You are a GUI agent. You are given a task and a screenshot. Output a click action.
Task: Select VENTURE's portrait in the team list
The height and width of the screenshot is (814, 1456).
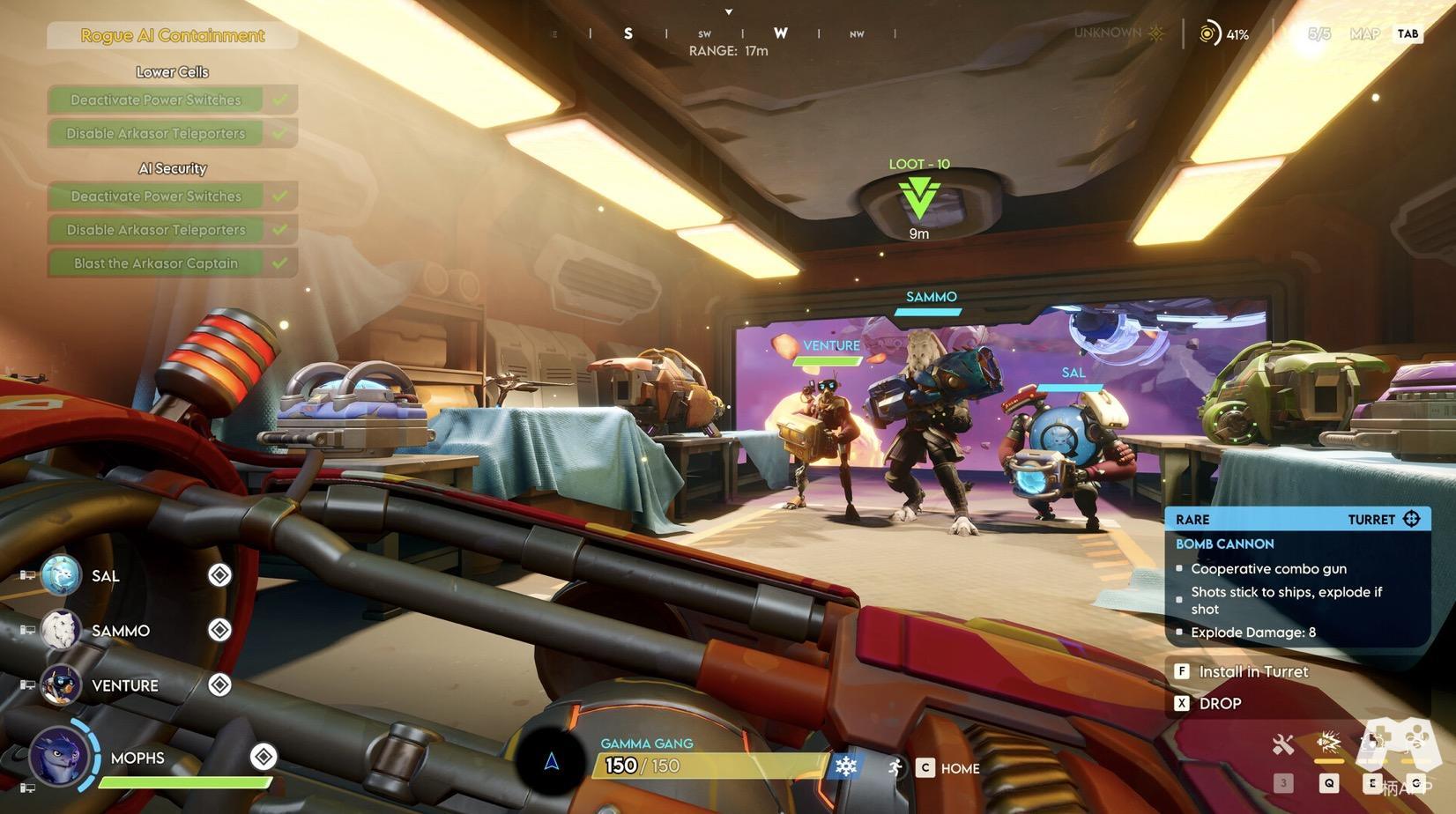tap(61, 685)
